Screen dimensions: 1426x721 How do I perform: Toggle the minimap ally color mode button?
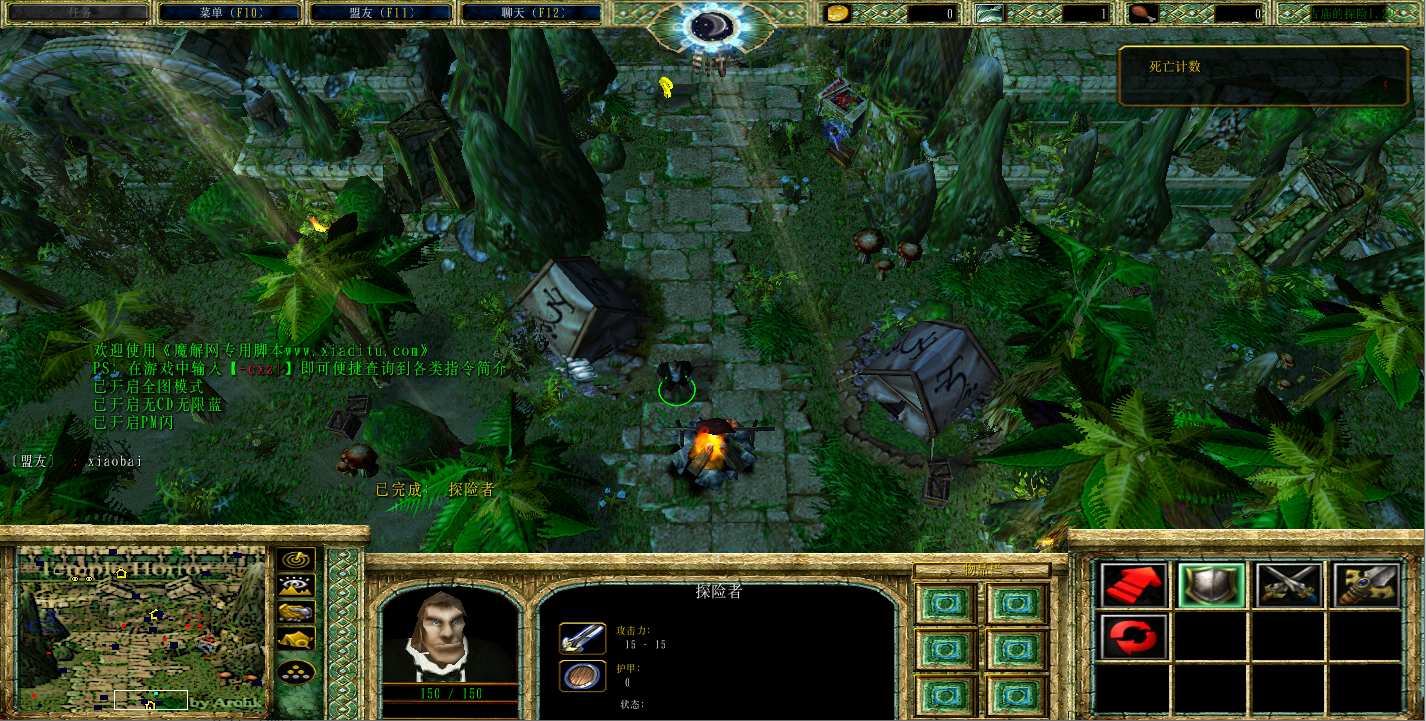pos(296,612)
